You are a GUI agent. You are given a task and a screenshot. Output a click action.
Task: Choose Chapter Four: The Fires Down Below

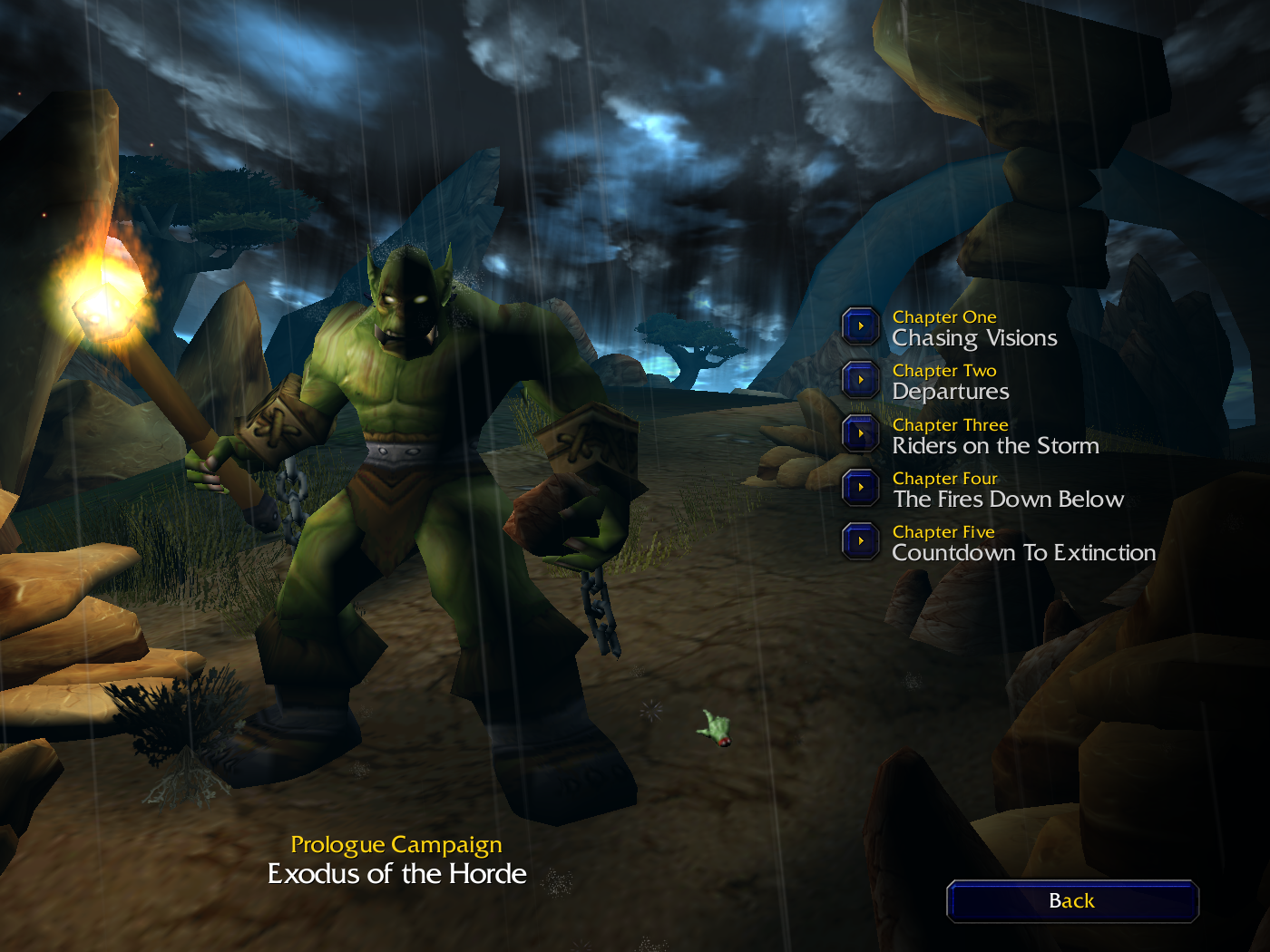861,488
